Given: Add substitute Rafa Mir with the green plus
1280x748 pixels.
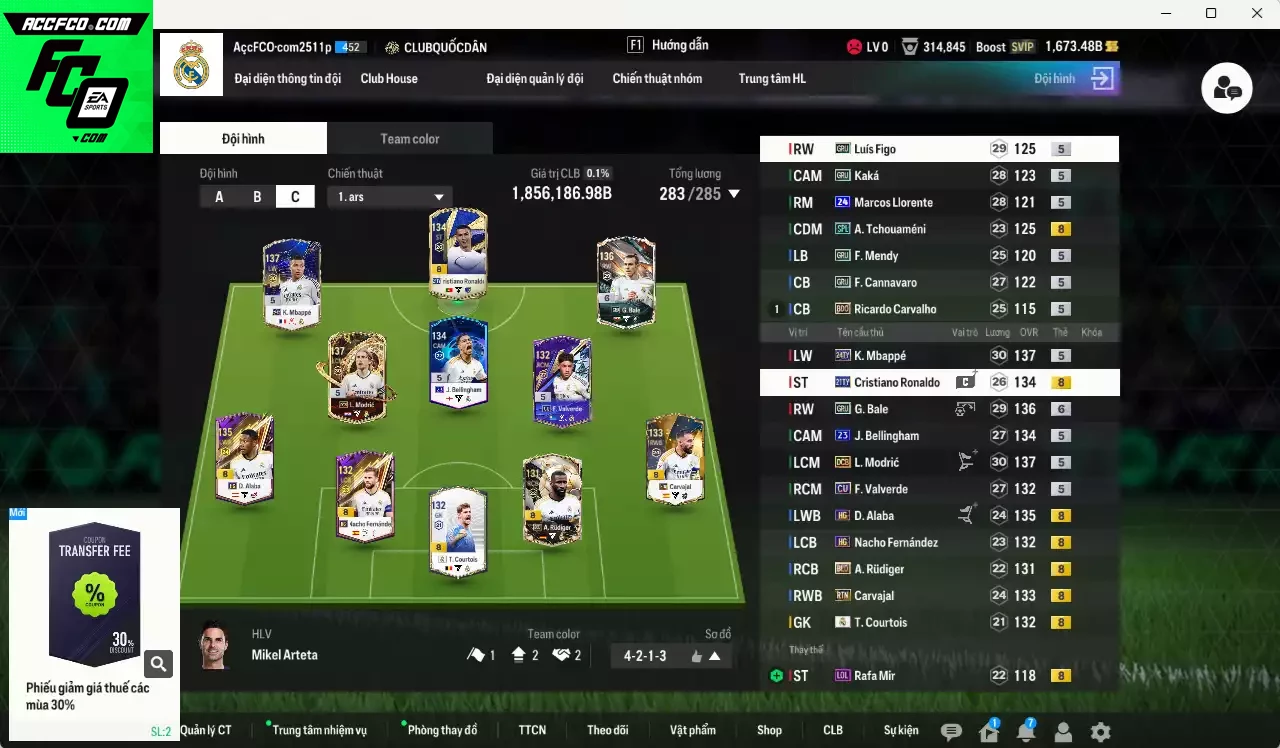Looking at the screenshot, I should 777,675.
